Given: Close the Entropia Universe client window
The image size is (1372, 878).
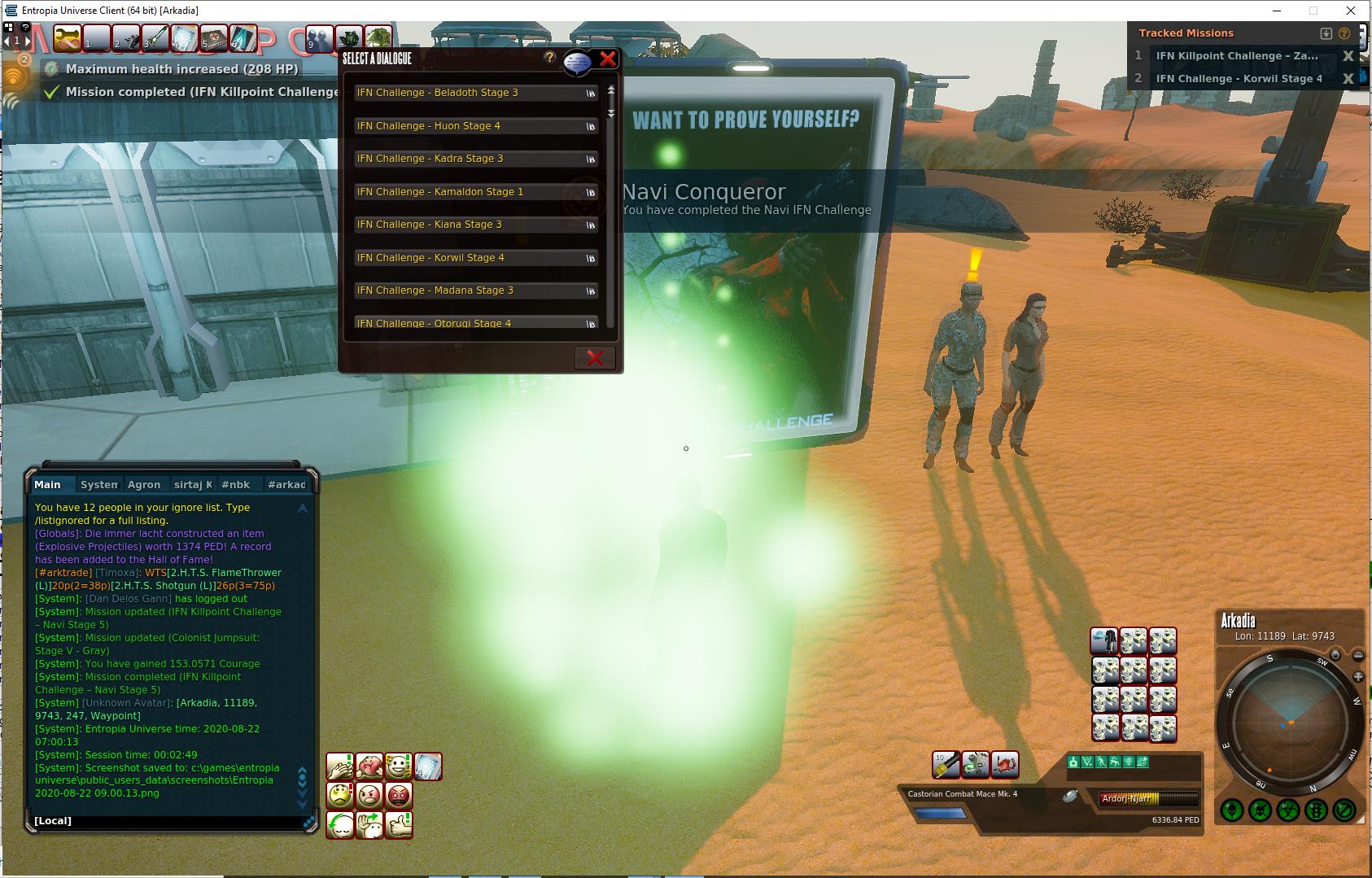Looking at the screenshot, I should point(1352,11).
